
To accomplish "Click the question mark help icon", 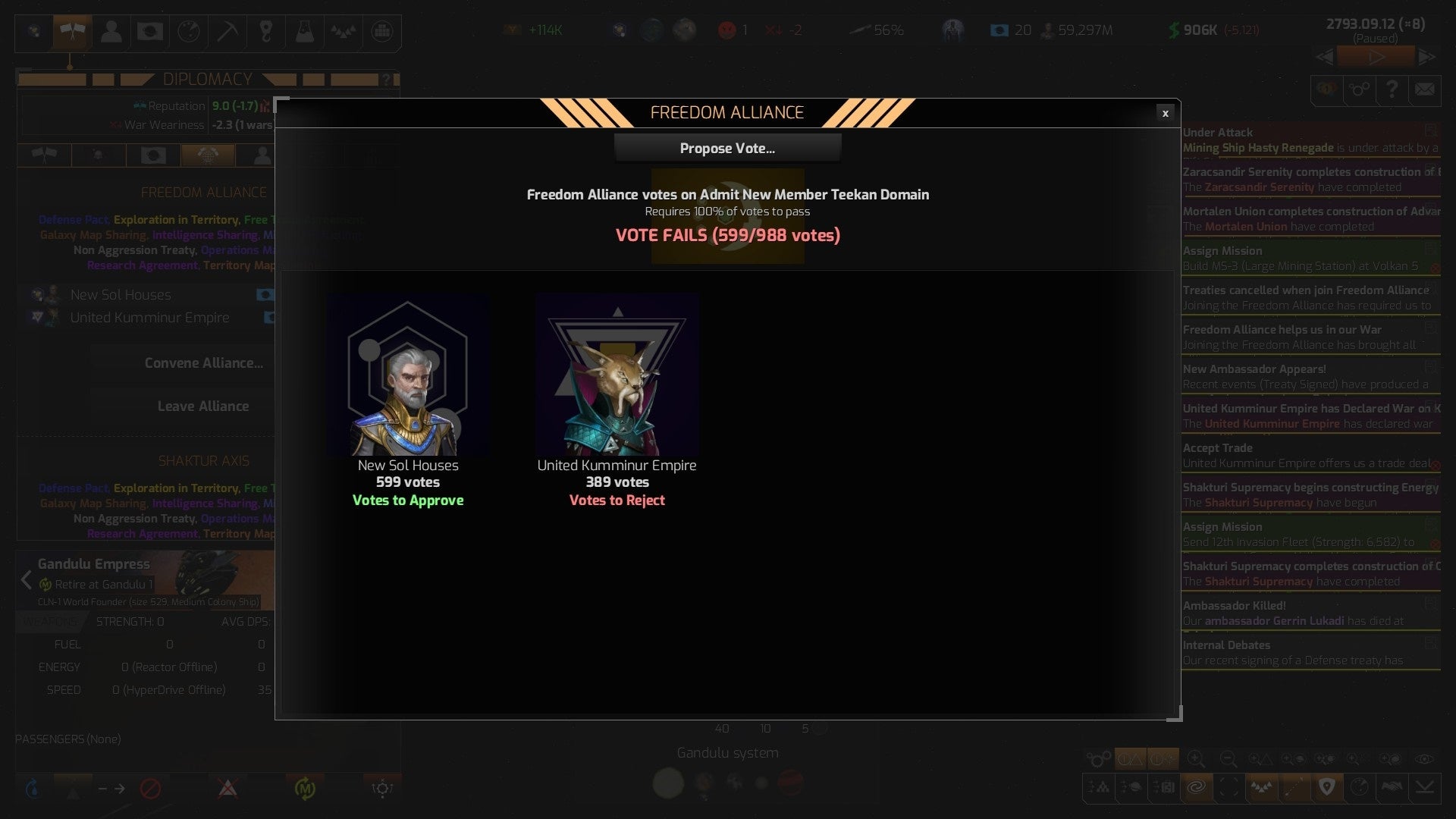I will pos(1391,90).
